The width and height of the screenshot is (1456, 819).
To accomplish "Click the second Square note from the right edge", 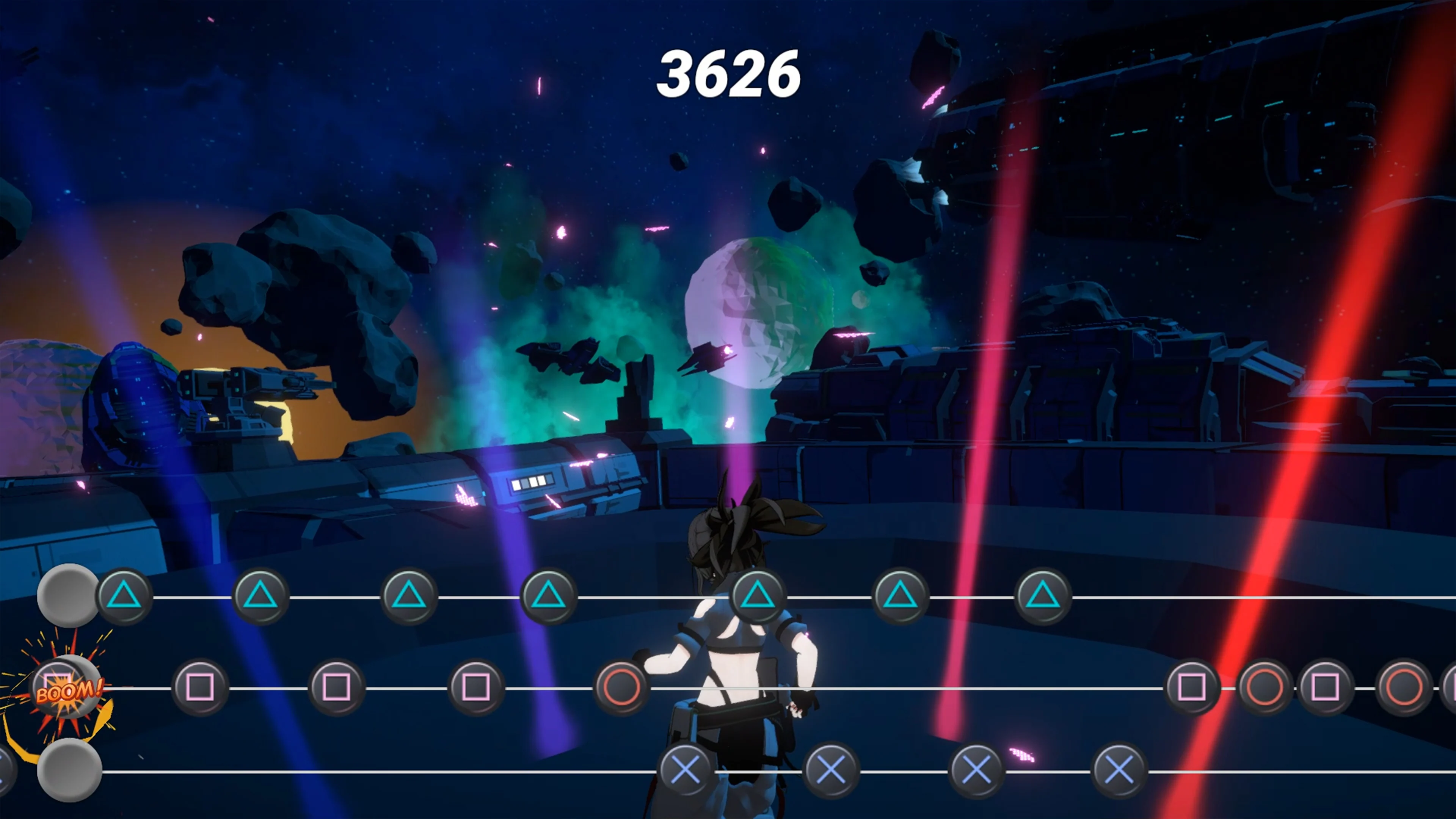I will tap(1324, 690).
